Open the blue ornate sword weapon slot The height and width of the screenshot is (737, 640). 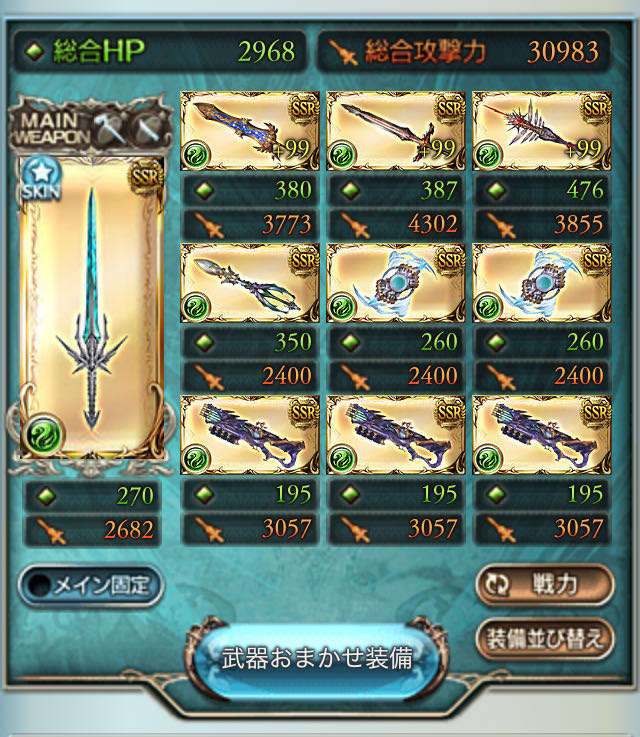tap(250, 130)
